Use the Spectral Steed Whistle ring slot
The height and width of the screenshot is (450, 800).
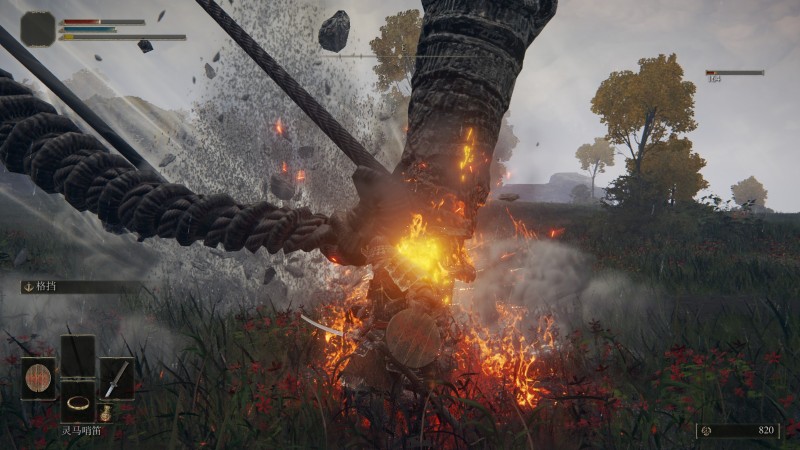[x=77, y=402]
